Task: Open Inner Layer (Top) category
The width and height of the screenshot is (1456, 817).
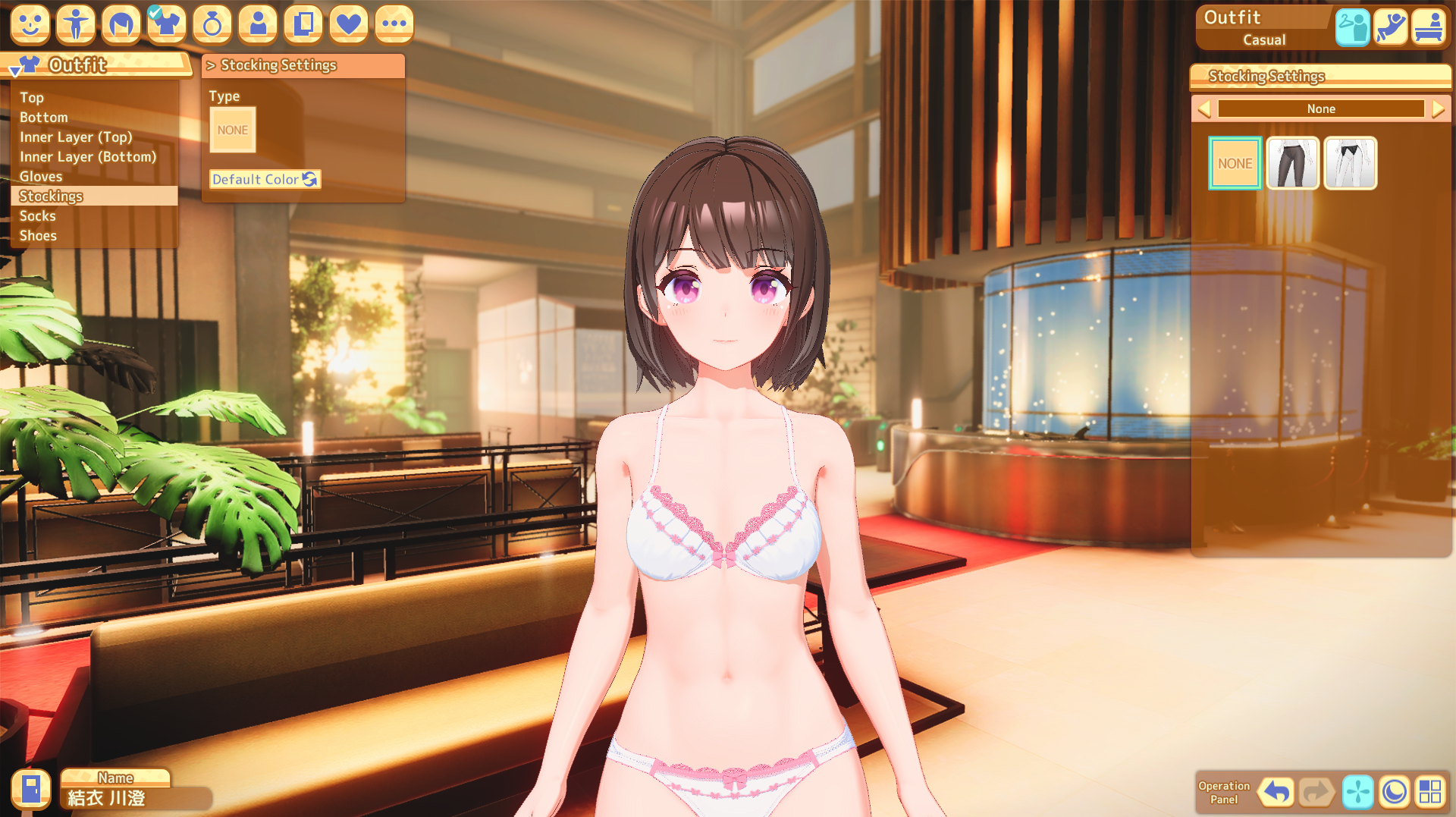Action: point(76,137)
